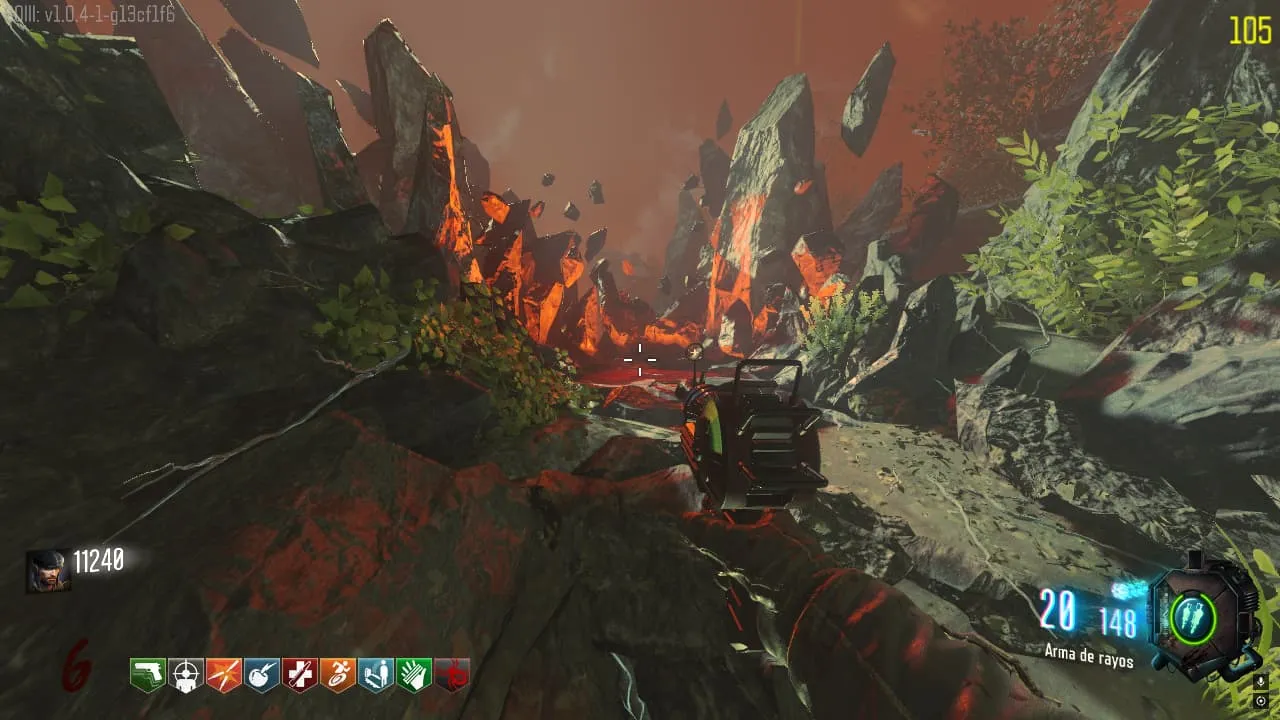
Task: Select the orange Double Tap perk icon
Action: (x=224, y=675)
